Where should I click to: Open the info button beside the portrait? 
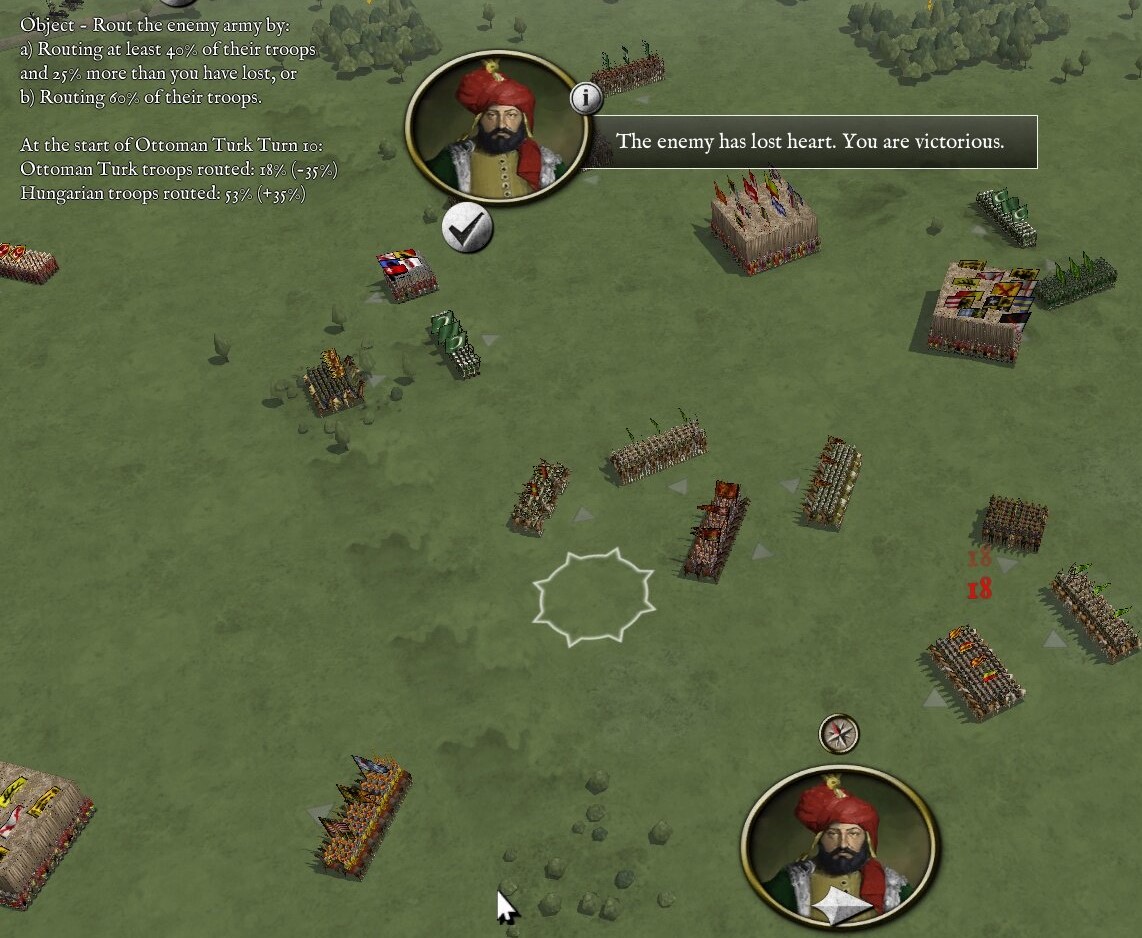click(x=586, y=98)
